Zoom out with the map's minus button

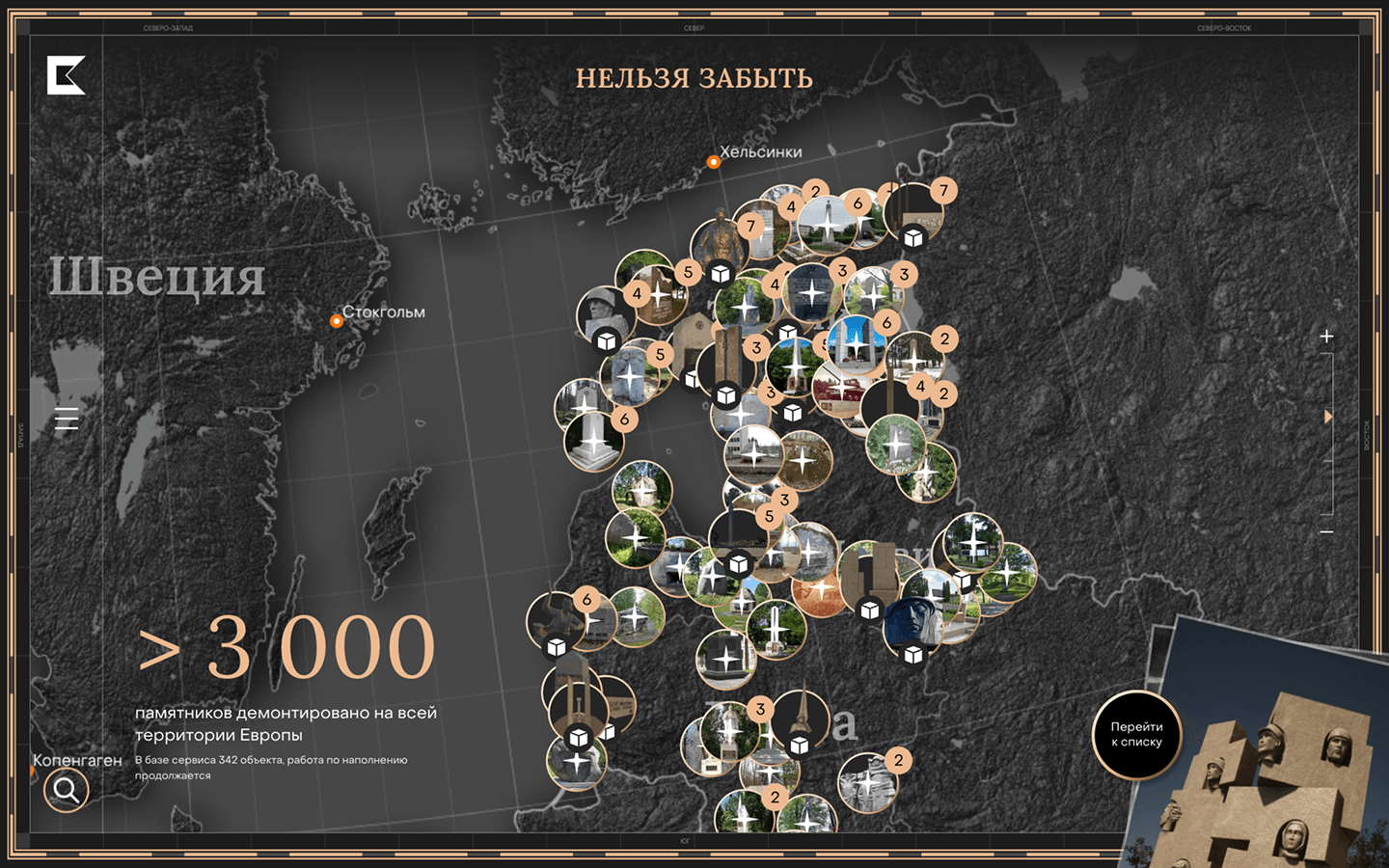[x=1326, y=531]
